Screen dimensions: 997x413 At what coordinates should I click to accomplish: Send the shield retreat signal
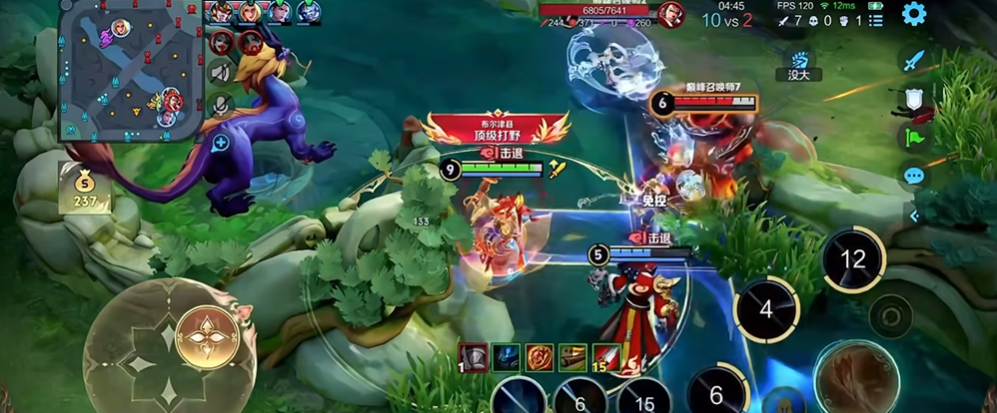point(914,98)
